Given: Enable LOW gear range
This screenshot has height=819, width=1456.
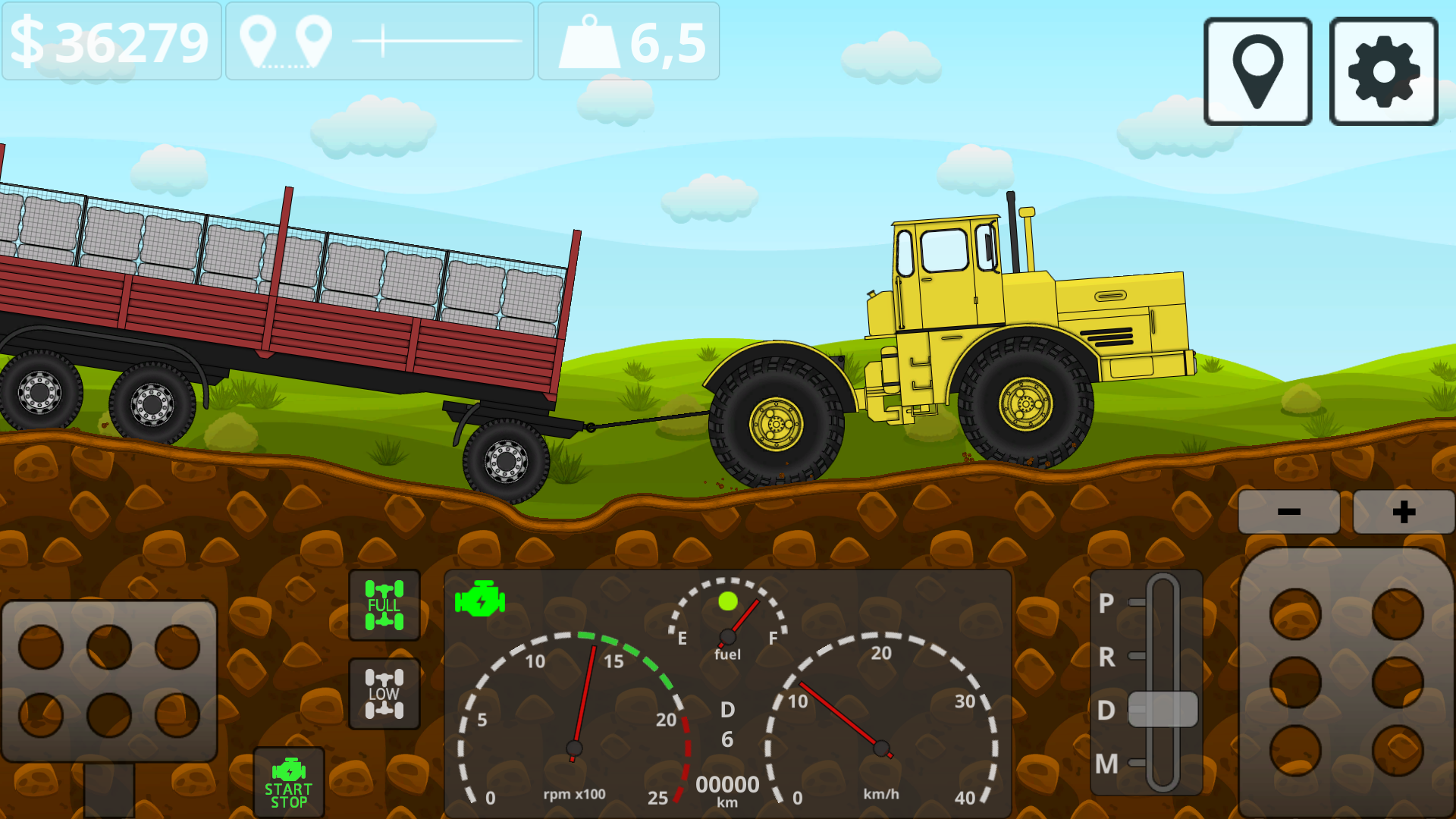Looking at the screenshot, I should point(384,692).
